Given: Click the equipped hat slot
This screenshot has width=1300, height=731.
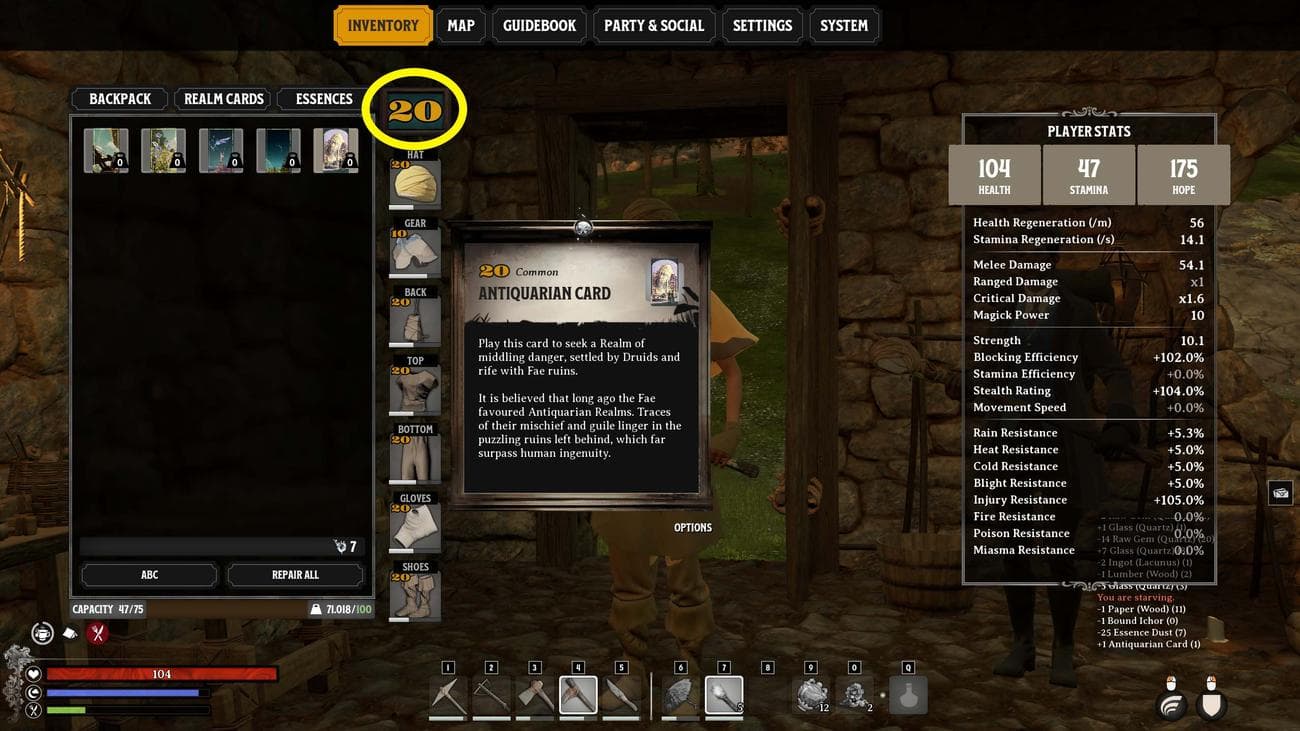Looking at the screenshot, I should click(414, 184).
